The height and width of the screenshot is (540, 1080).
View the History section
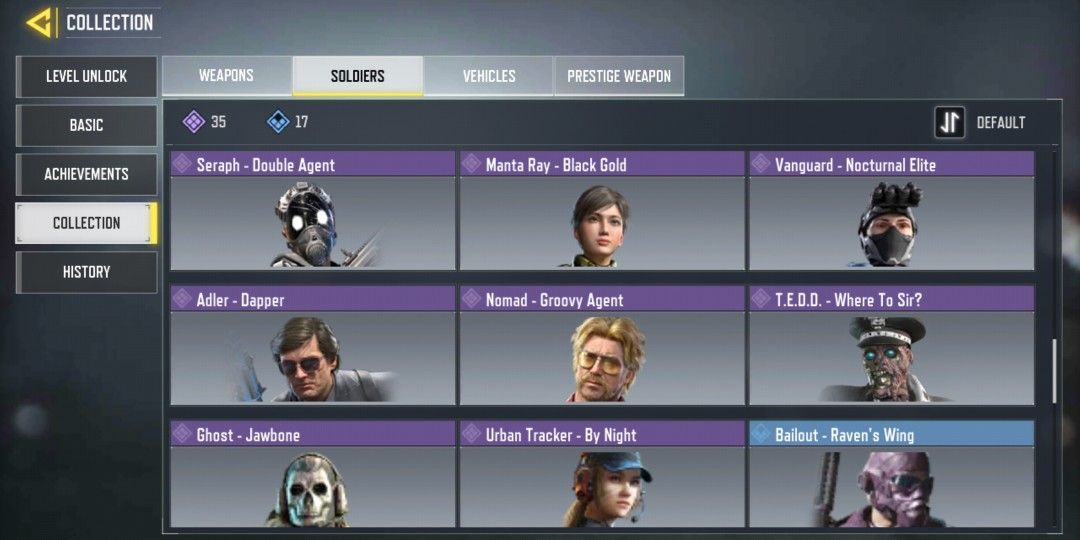point(86,272)
